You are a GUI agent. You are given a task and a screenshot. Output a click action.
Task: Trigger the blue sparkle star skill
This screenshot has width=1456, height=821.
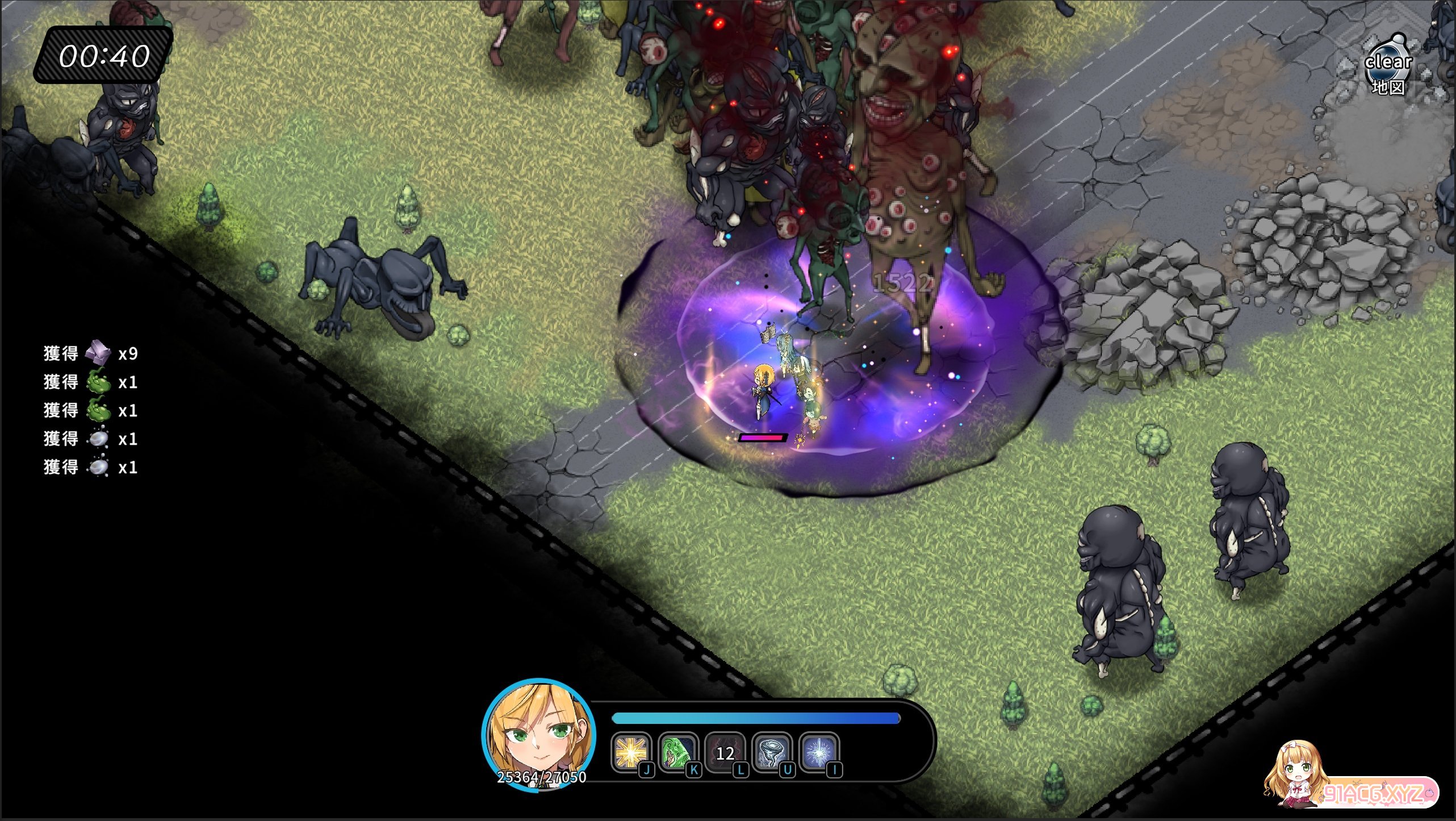[818, 752]
